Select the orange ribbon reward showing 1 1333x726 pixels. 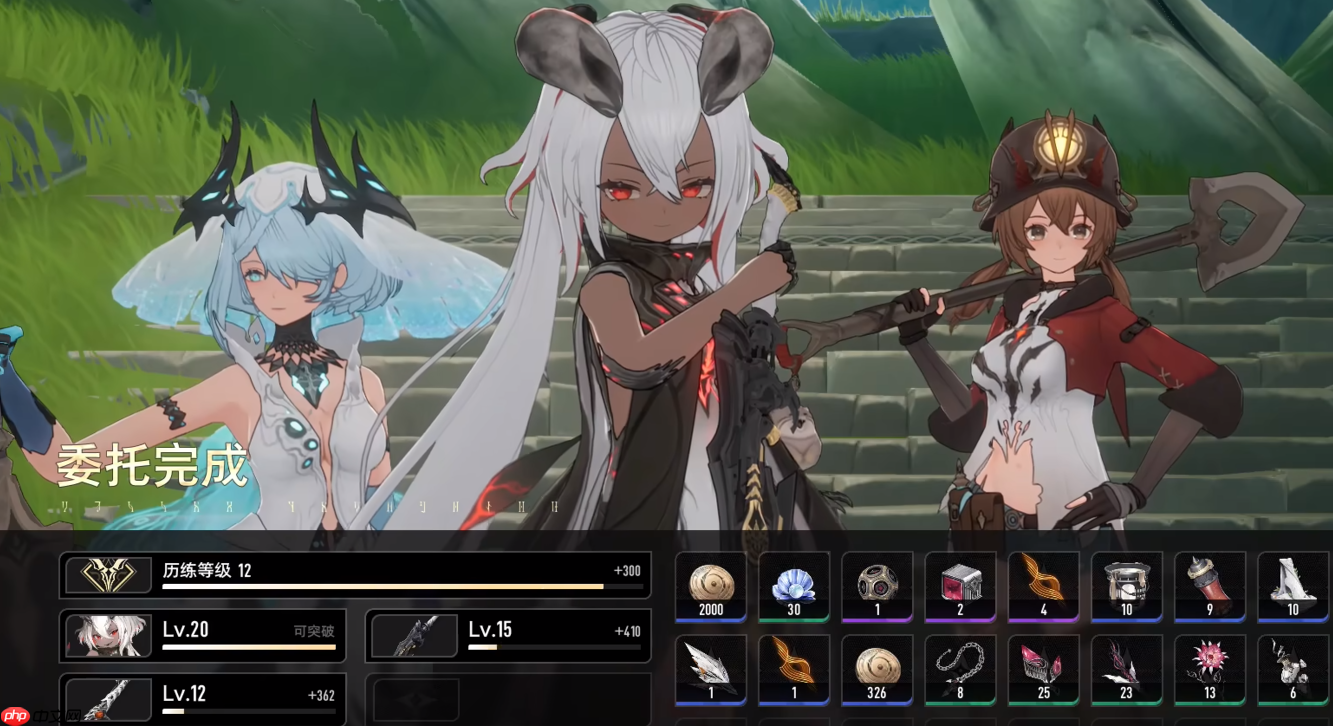794,669
